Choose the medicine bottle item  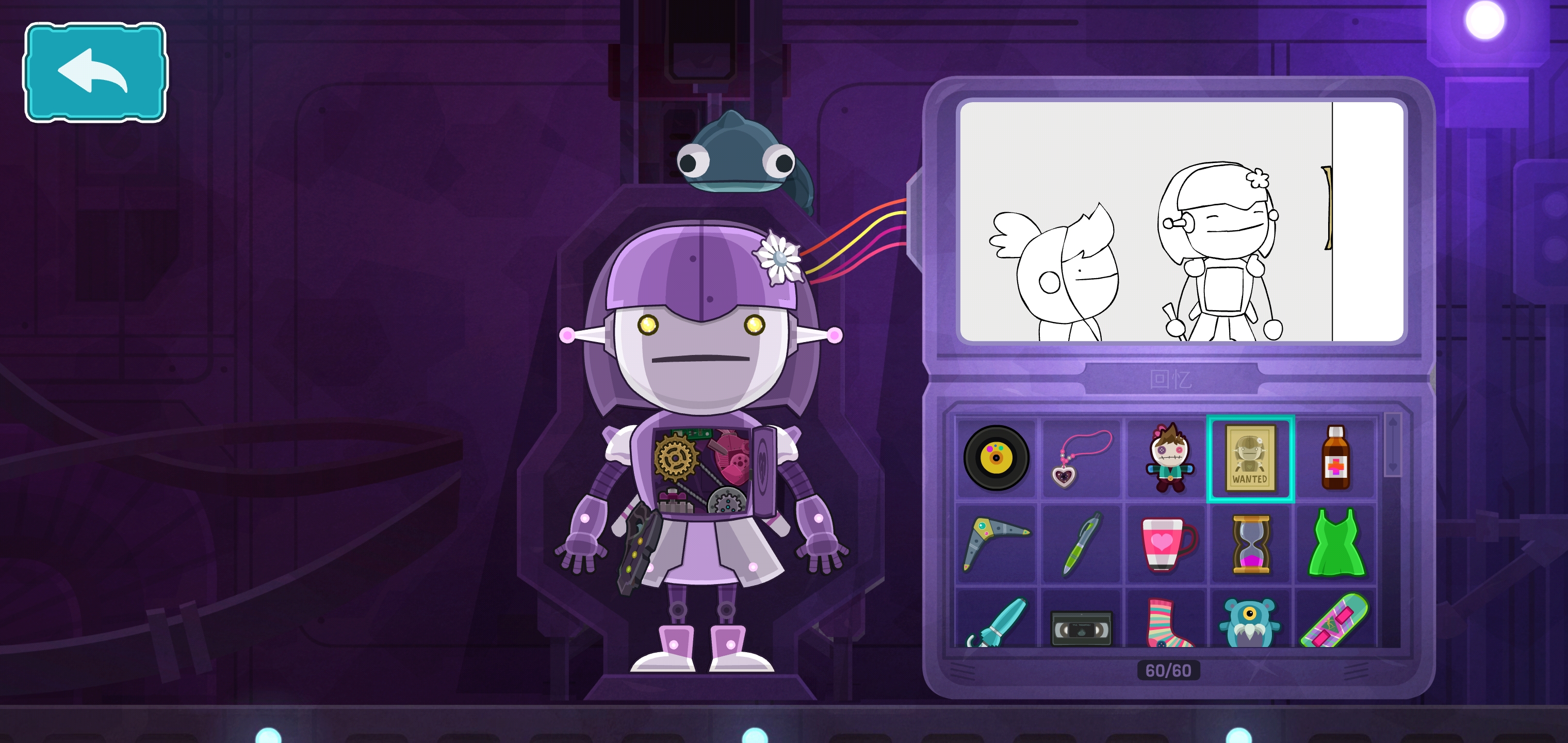point(1335,458)
